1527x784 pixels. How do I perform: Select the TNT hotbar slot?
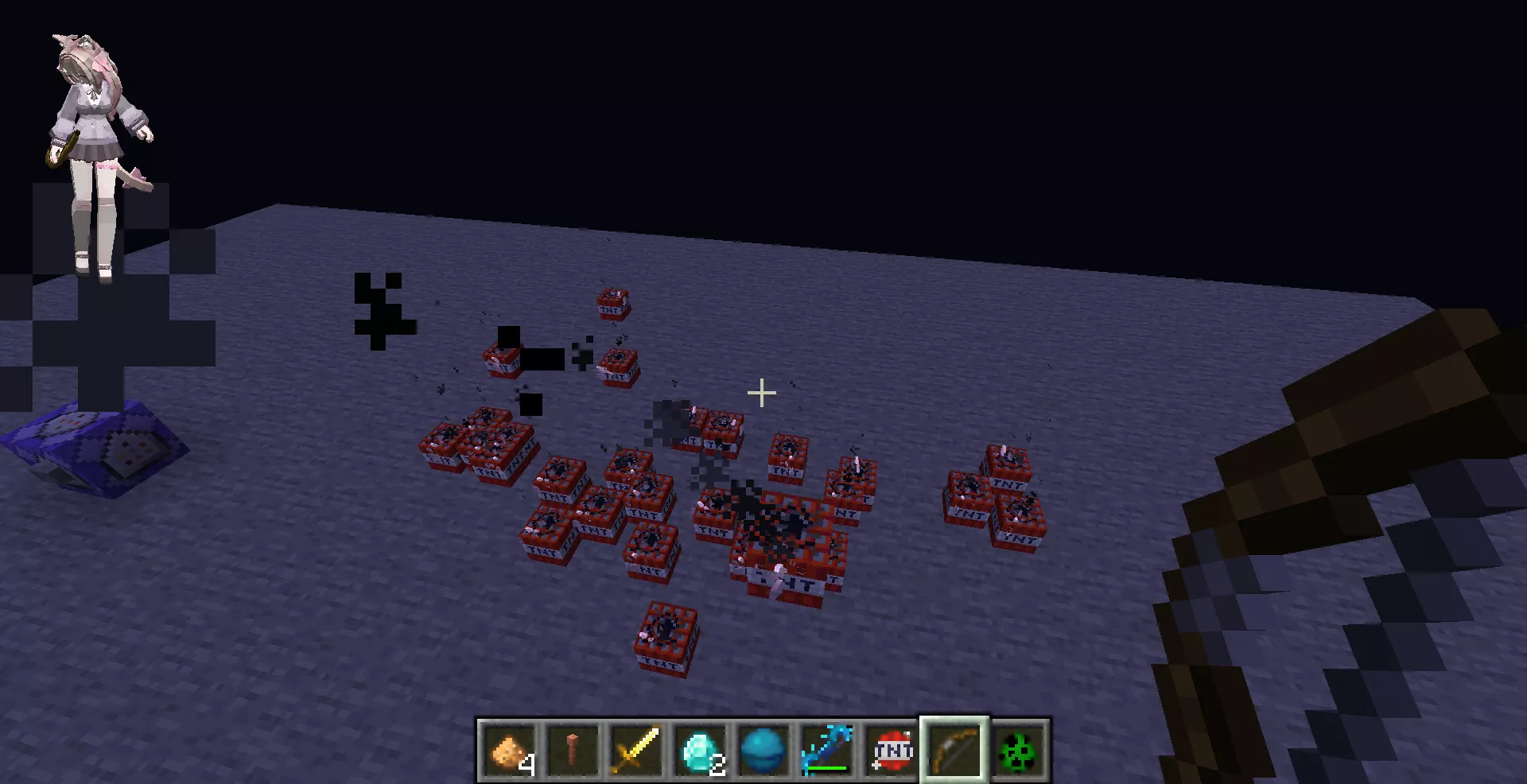click(892, 750)
